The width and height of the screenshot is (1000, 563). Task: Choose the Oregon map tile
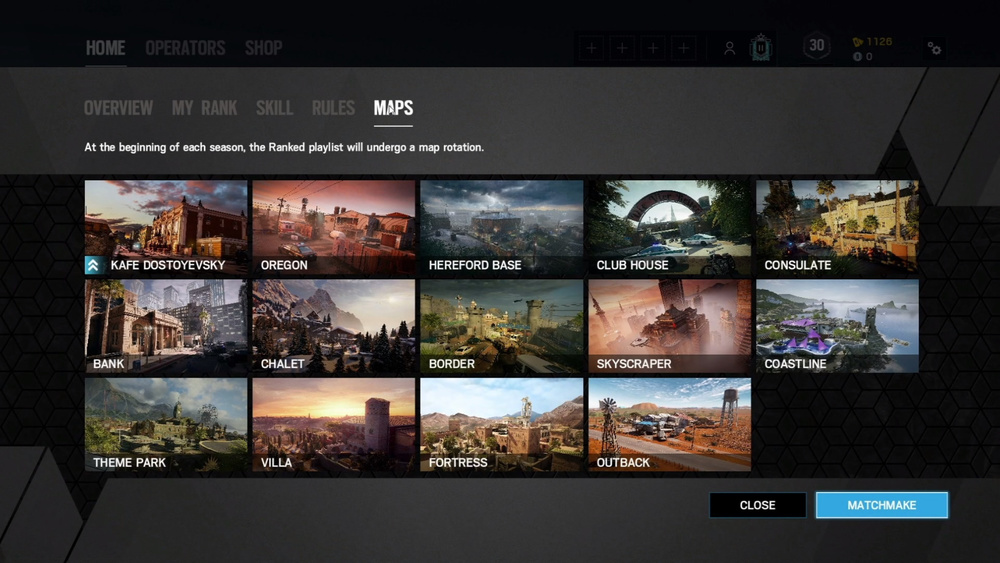[333, 228]
